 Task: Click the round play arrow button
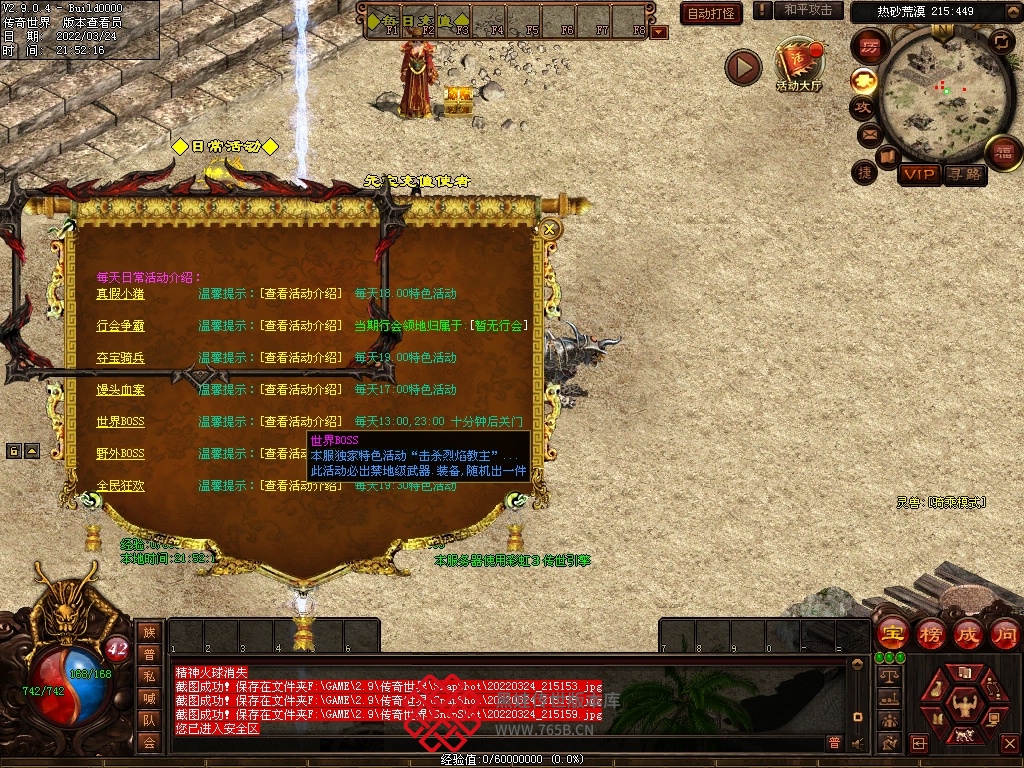pyautogui.click(x=743, y=67)
